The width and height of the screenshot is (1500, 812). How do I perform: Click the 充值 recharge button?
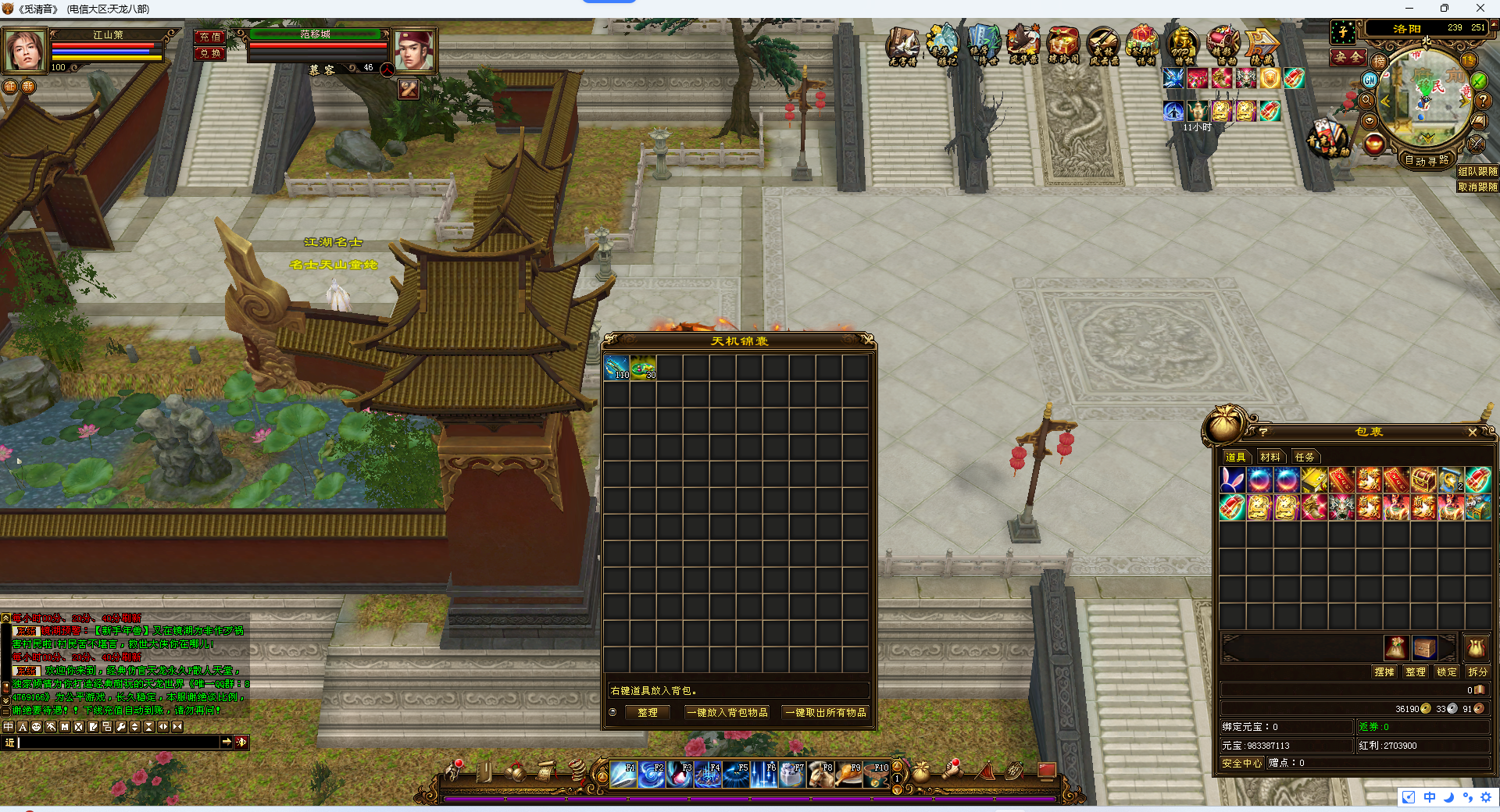(x=210, y=37)
